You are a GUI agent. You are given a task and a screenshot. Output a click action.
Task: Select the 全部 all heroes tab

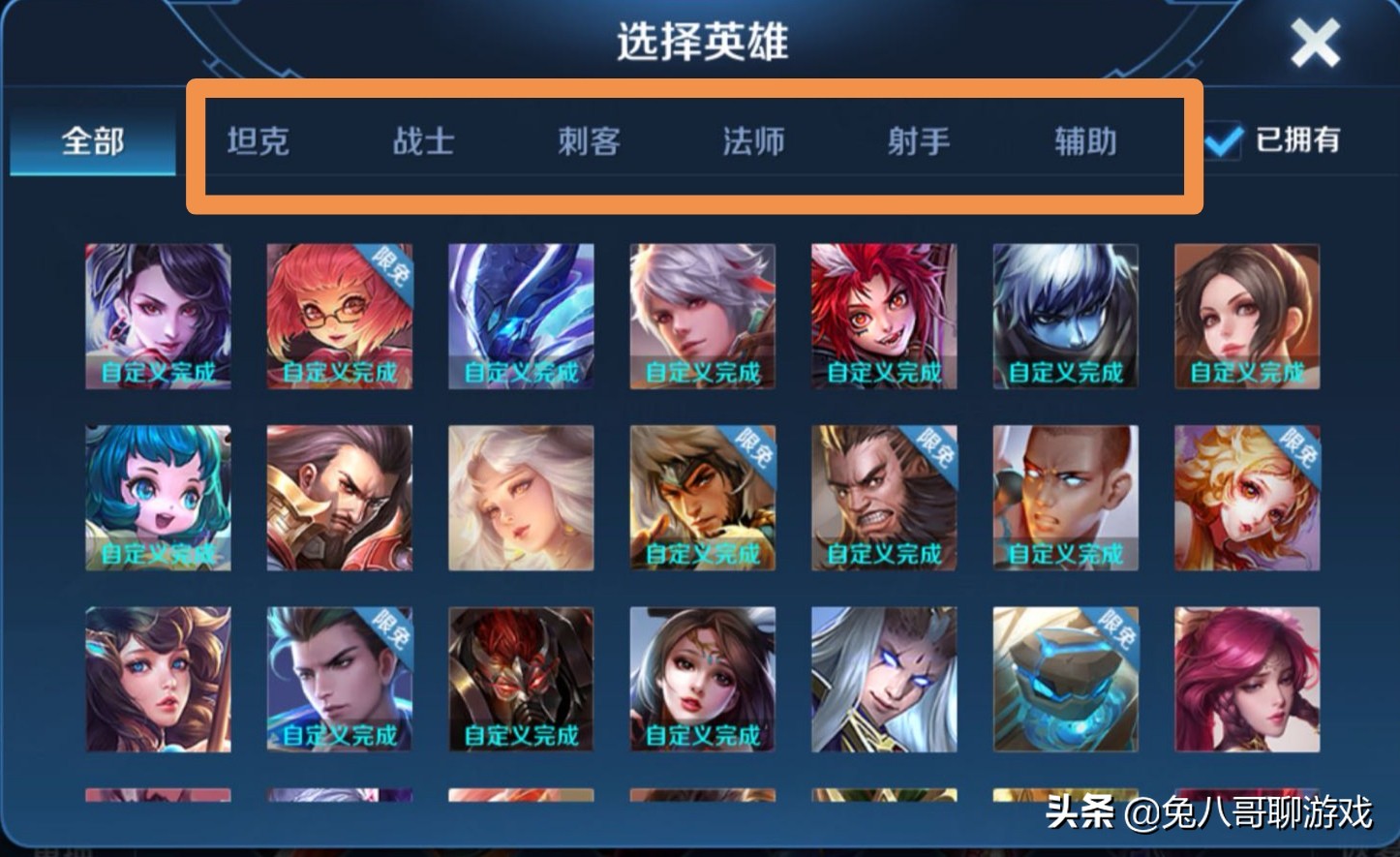[91, 141]
